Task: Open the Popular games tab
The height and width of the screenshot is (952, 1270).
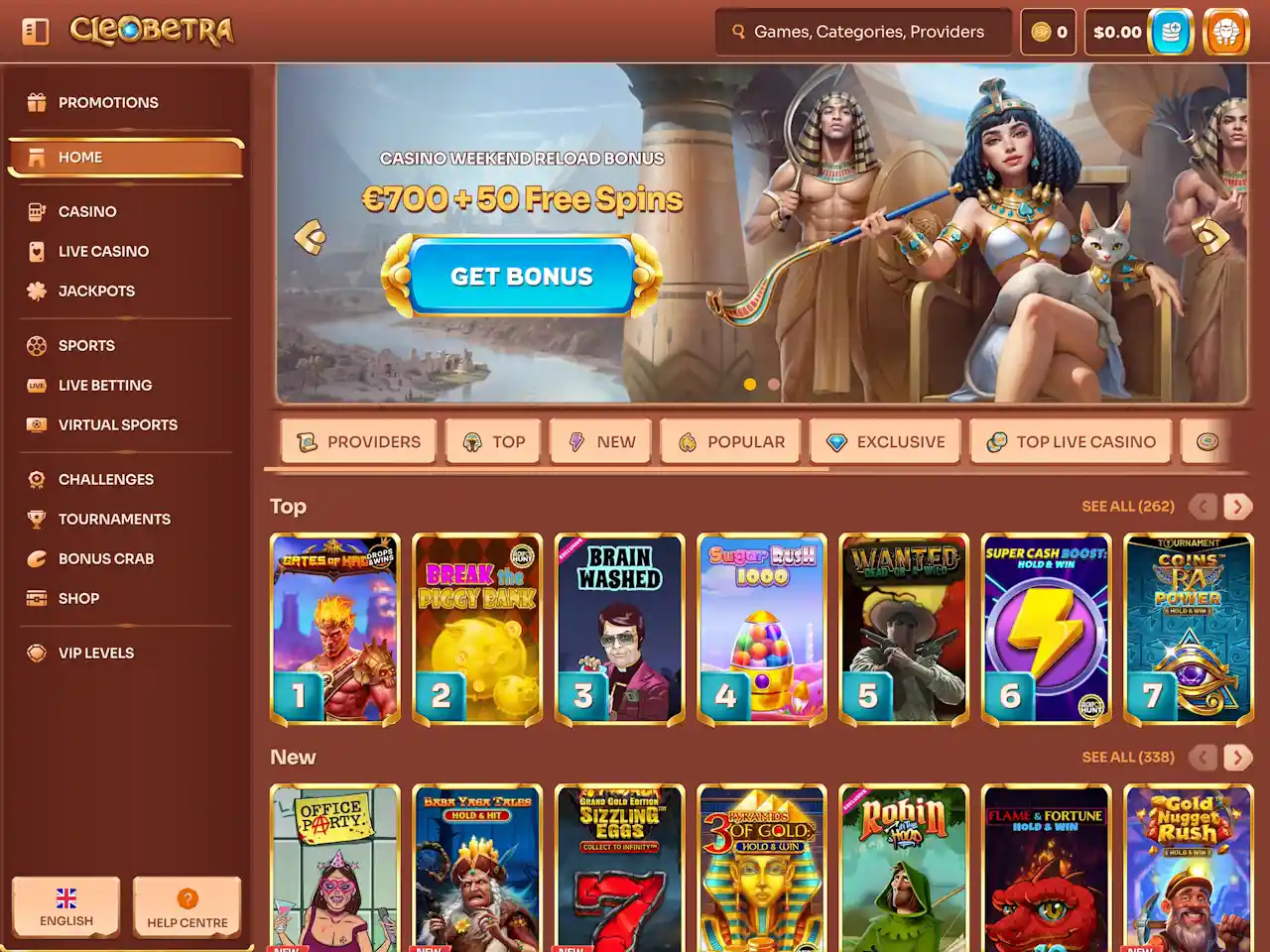Action: coord(731,441)
